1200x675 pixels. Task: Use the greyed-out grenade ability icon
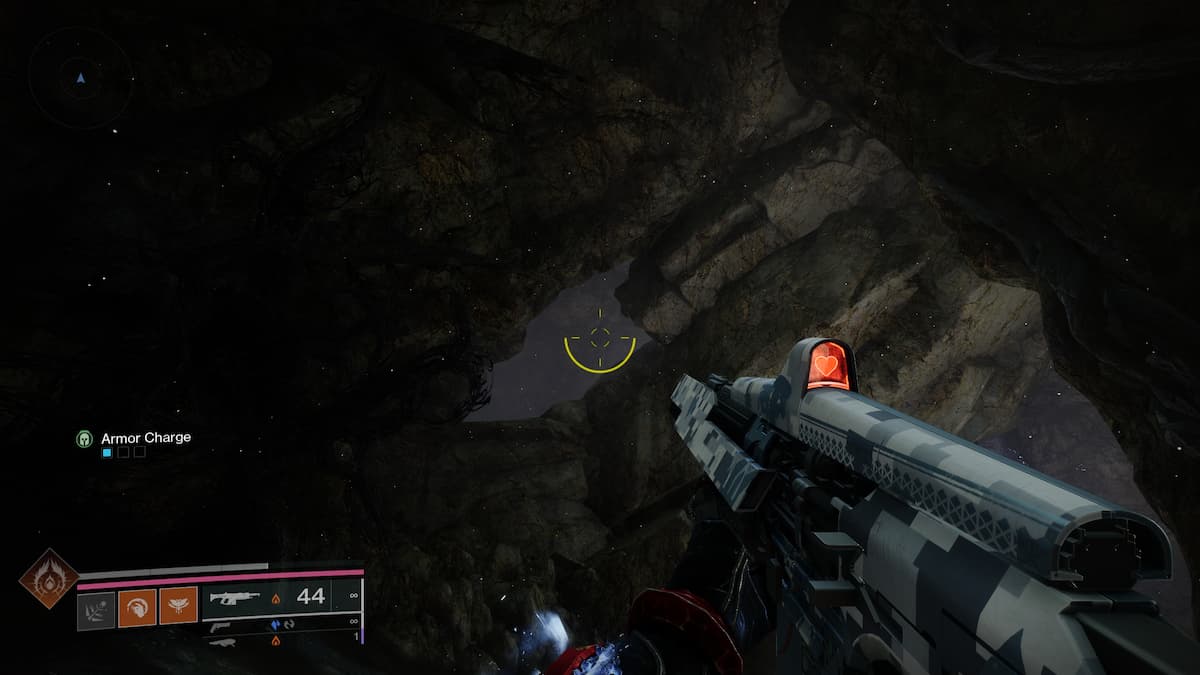[x=97, y=606]
